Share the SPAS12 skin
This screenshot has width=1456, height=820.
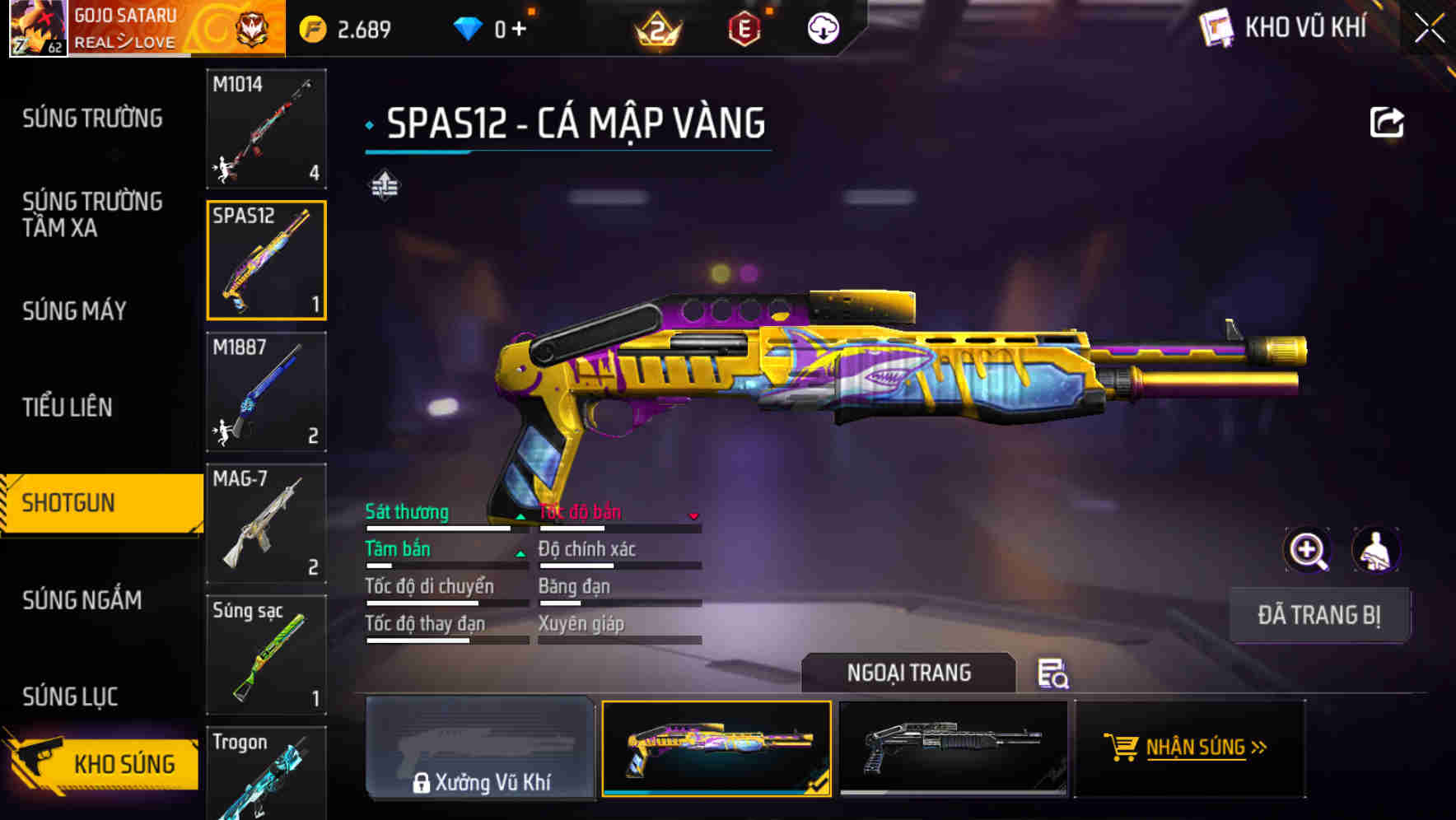point(1386,123)
